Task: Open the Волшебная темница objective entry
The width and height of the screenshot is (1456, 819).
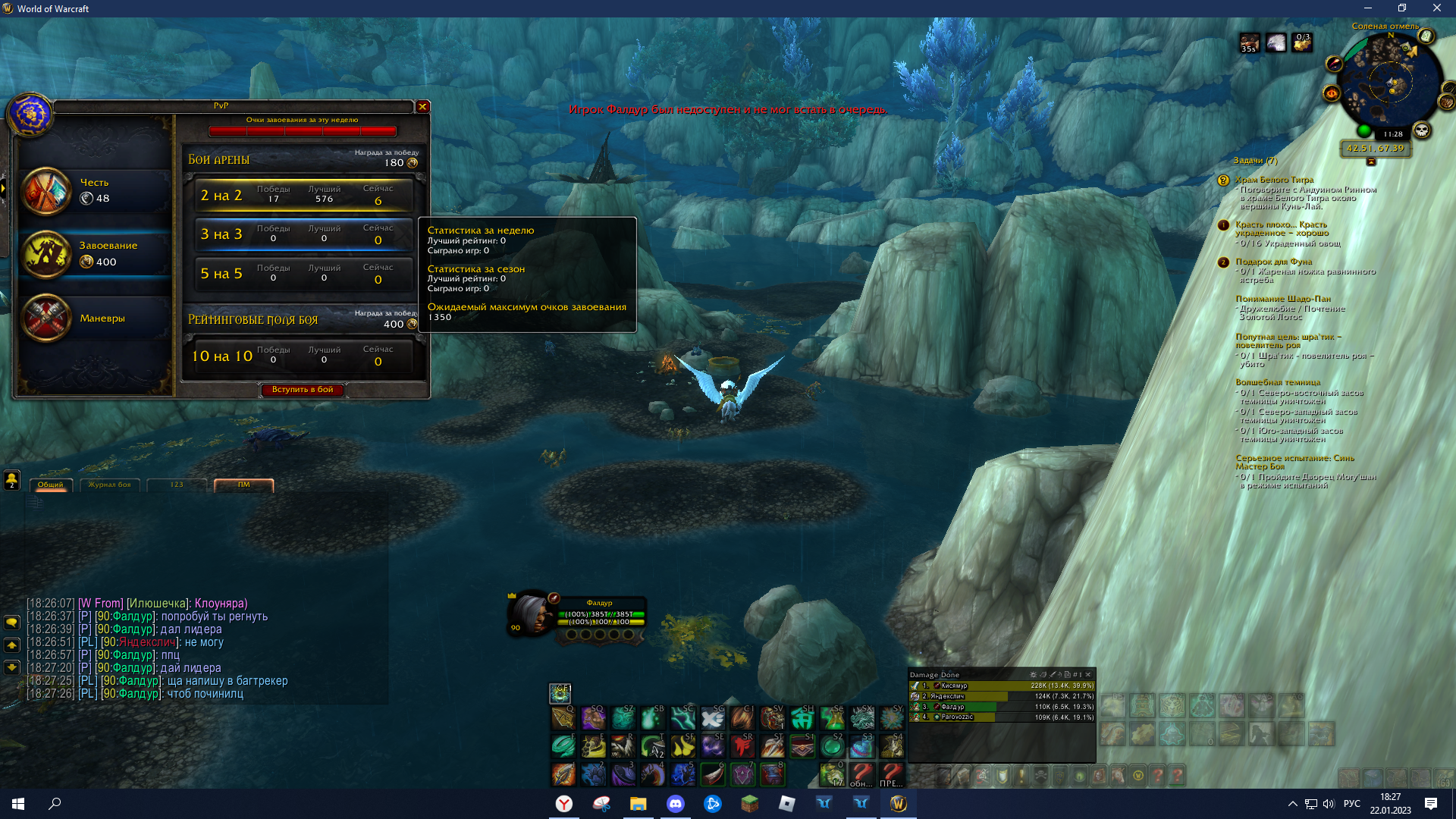Action: 1278,382
